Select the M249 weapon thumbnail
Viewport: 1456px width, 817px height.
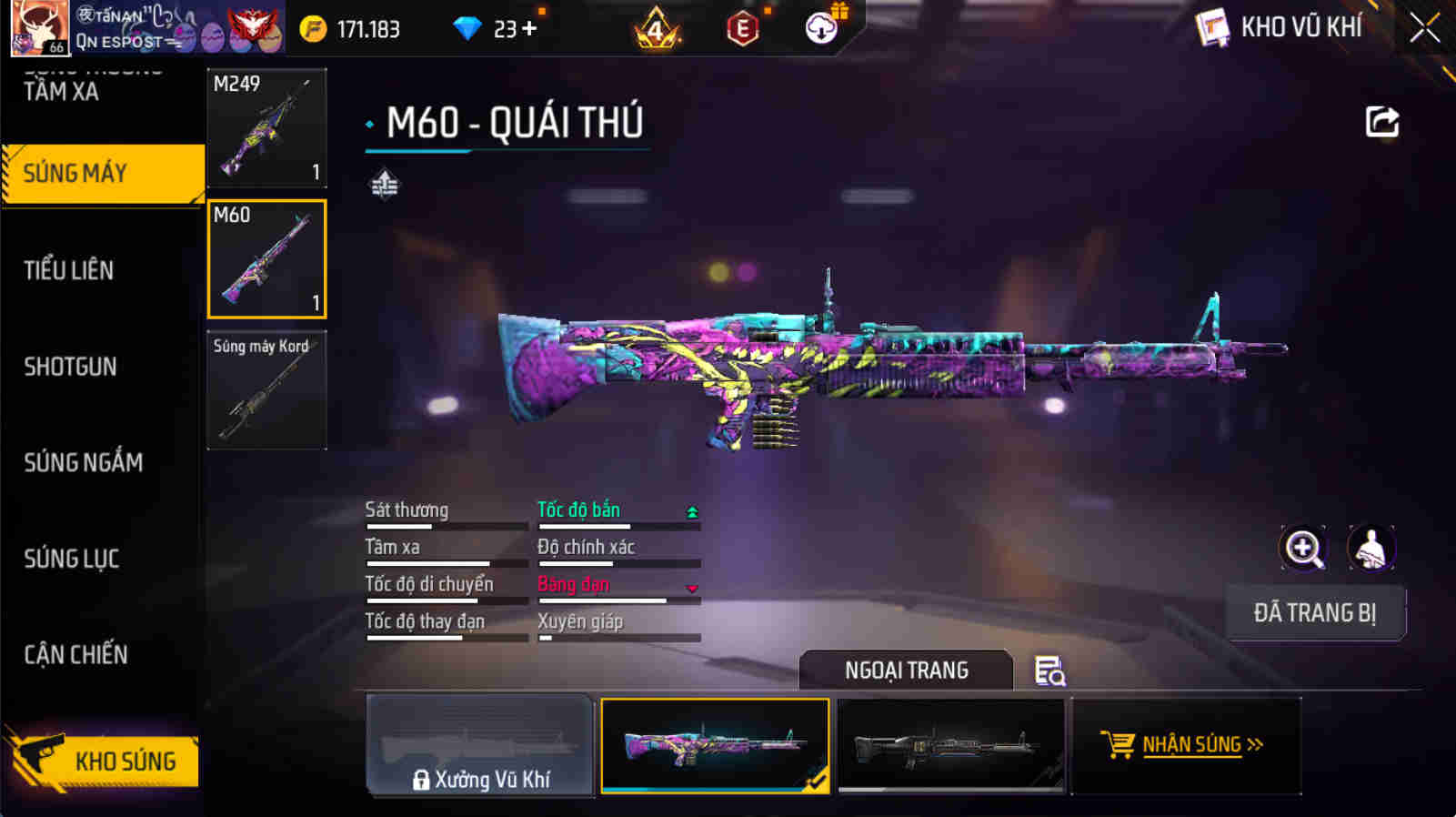coord(266,128)
